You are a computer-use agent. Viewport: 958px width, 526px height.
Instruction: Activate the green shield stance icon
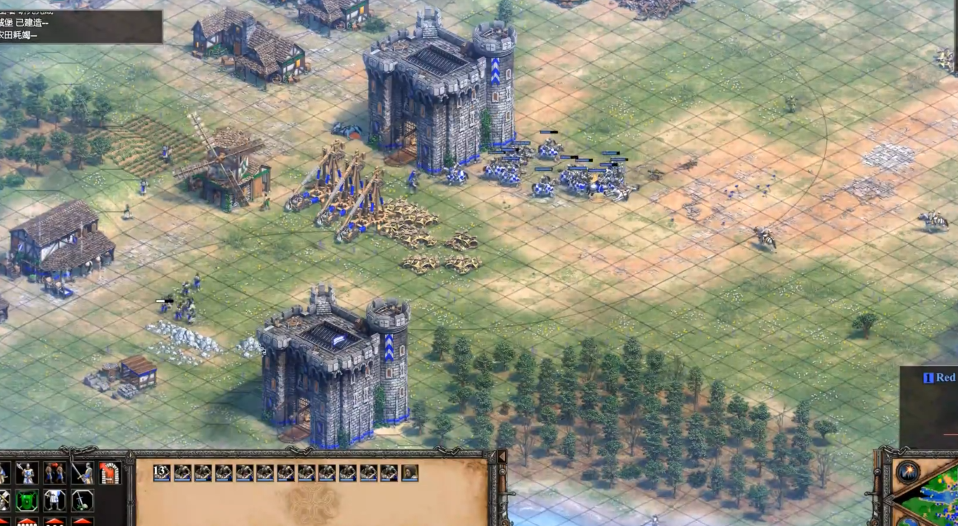pyautogui.click(x=27, y=500)
